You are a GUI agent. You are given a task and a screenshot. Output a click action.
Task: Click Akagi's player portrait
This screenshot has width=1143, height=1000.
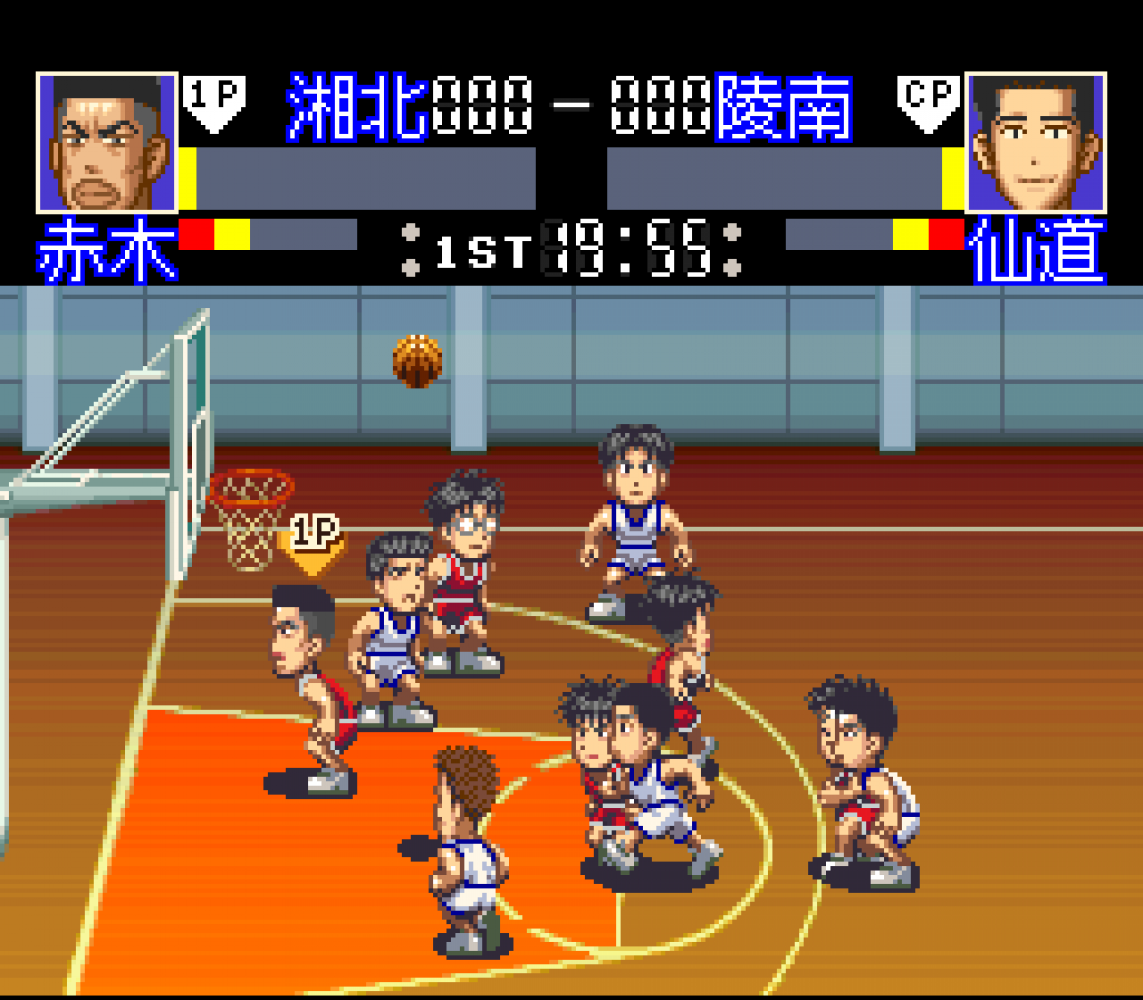point(107,142)
